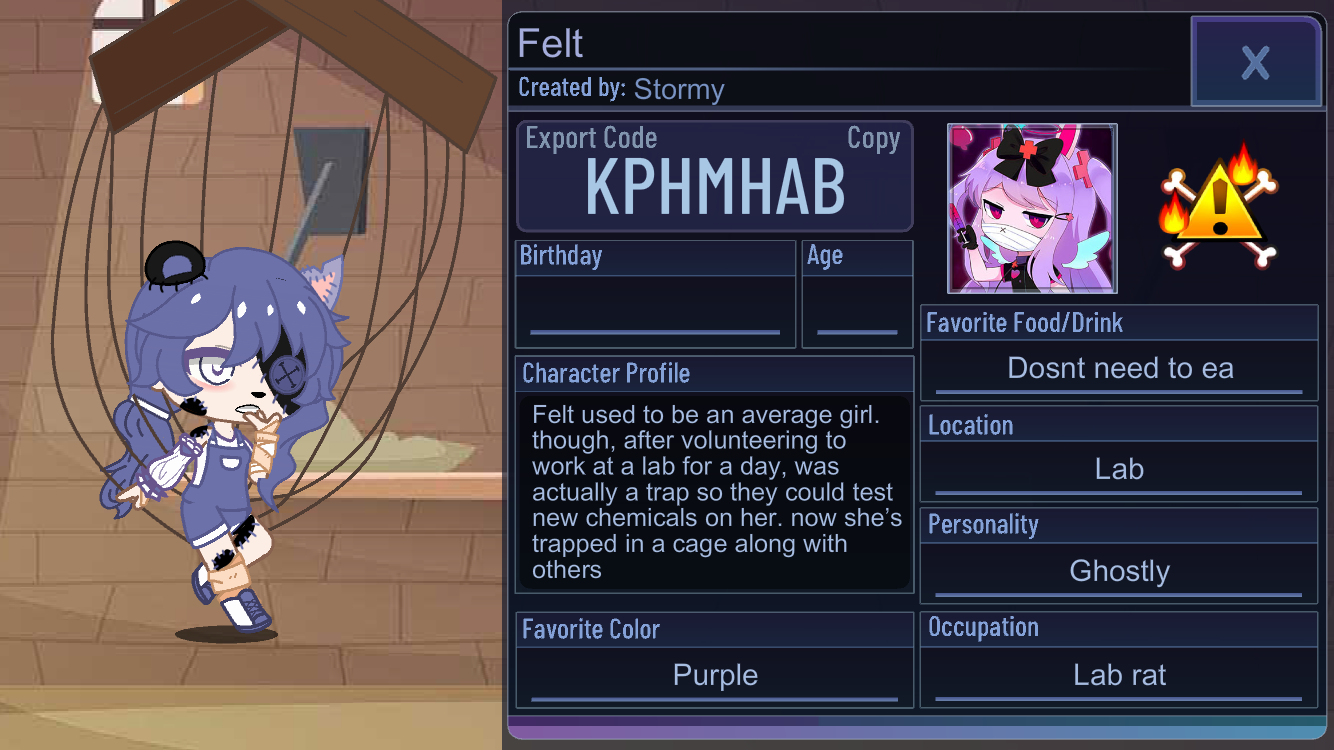Change the Favorite Color field Purple

tap(715, 676)
